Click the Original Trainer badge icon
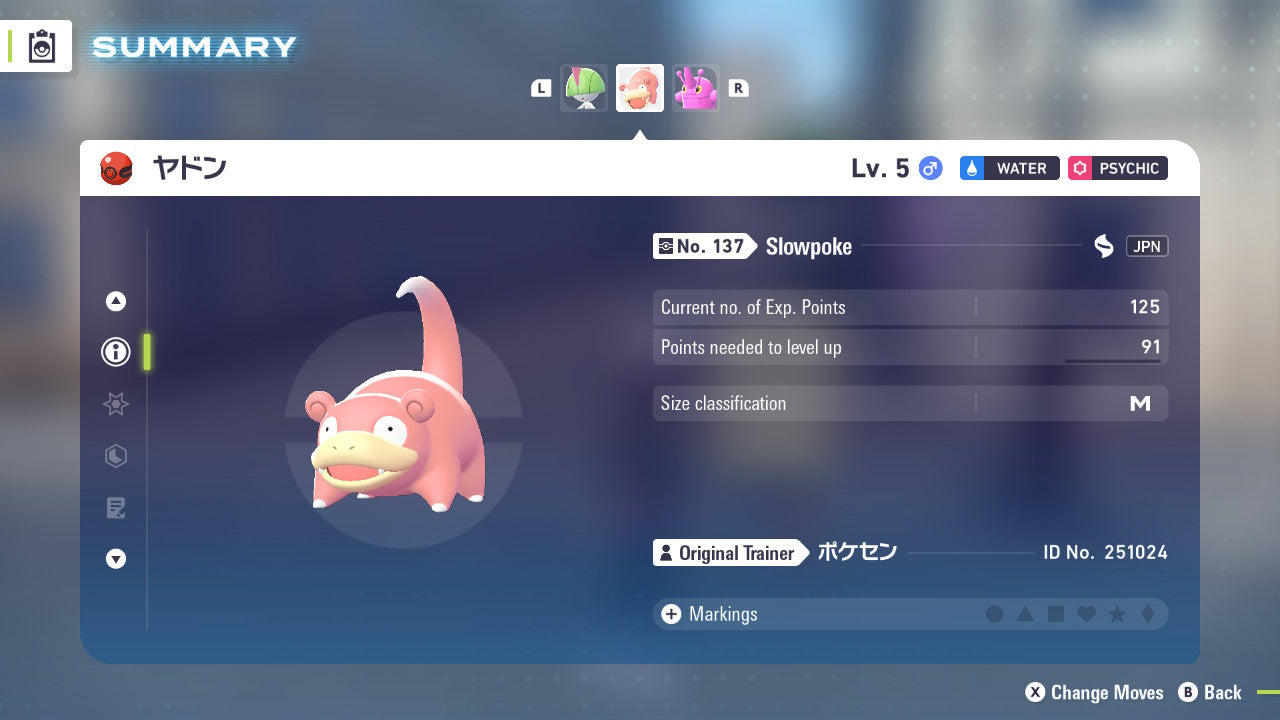Viewport: 1280px width, 720px height. tap(666, 553)
